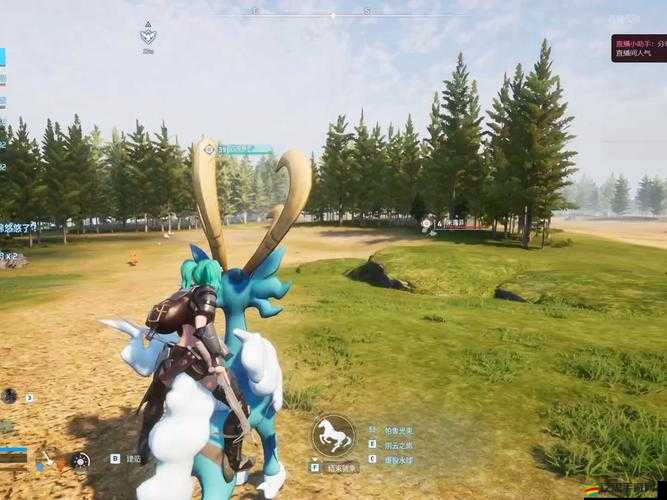Screen dimensions: 667x500
Task: Click the white horse mount icon
Action: pos(333,435)
